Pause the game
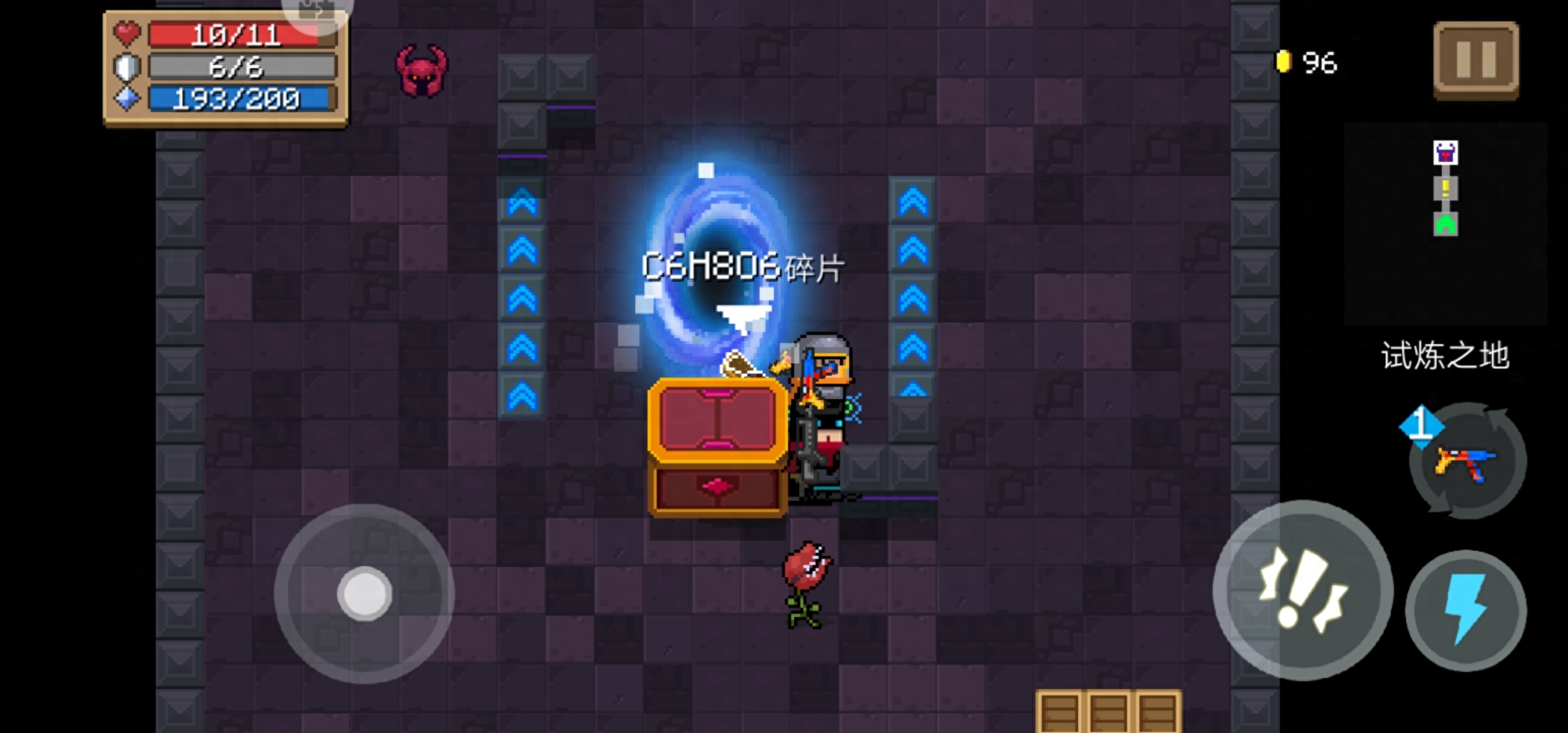Screen dimensions: 1568x733 coord(1475,60)
